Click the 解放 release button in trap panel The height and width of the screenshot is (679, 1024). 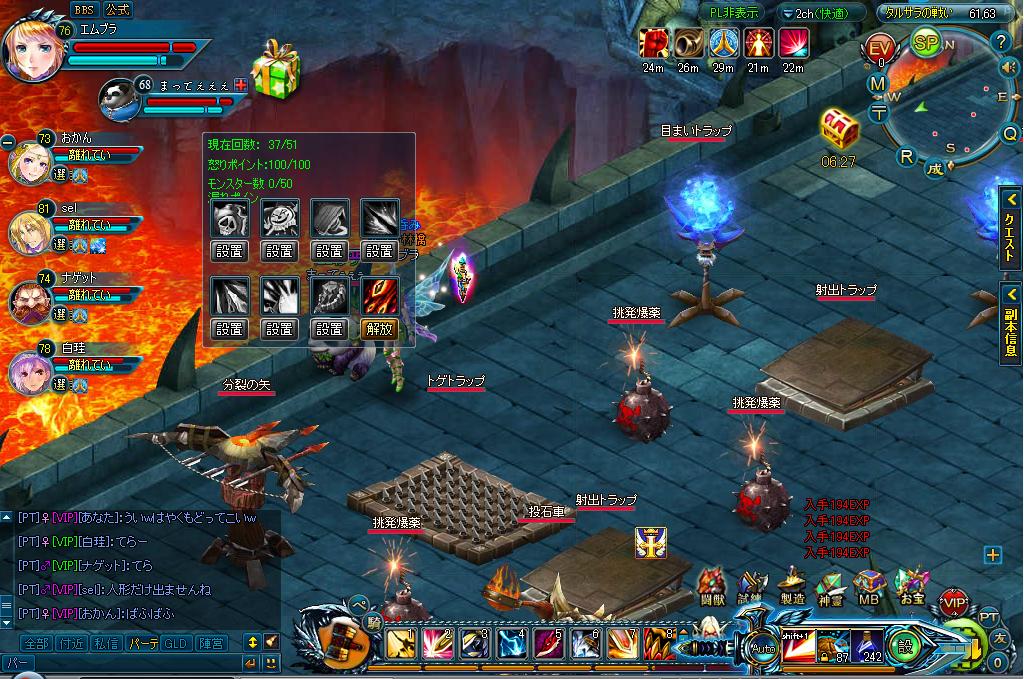coord(380,328)
